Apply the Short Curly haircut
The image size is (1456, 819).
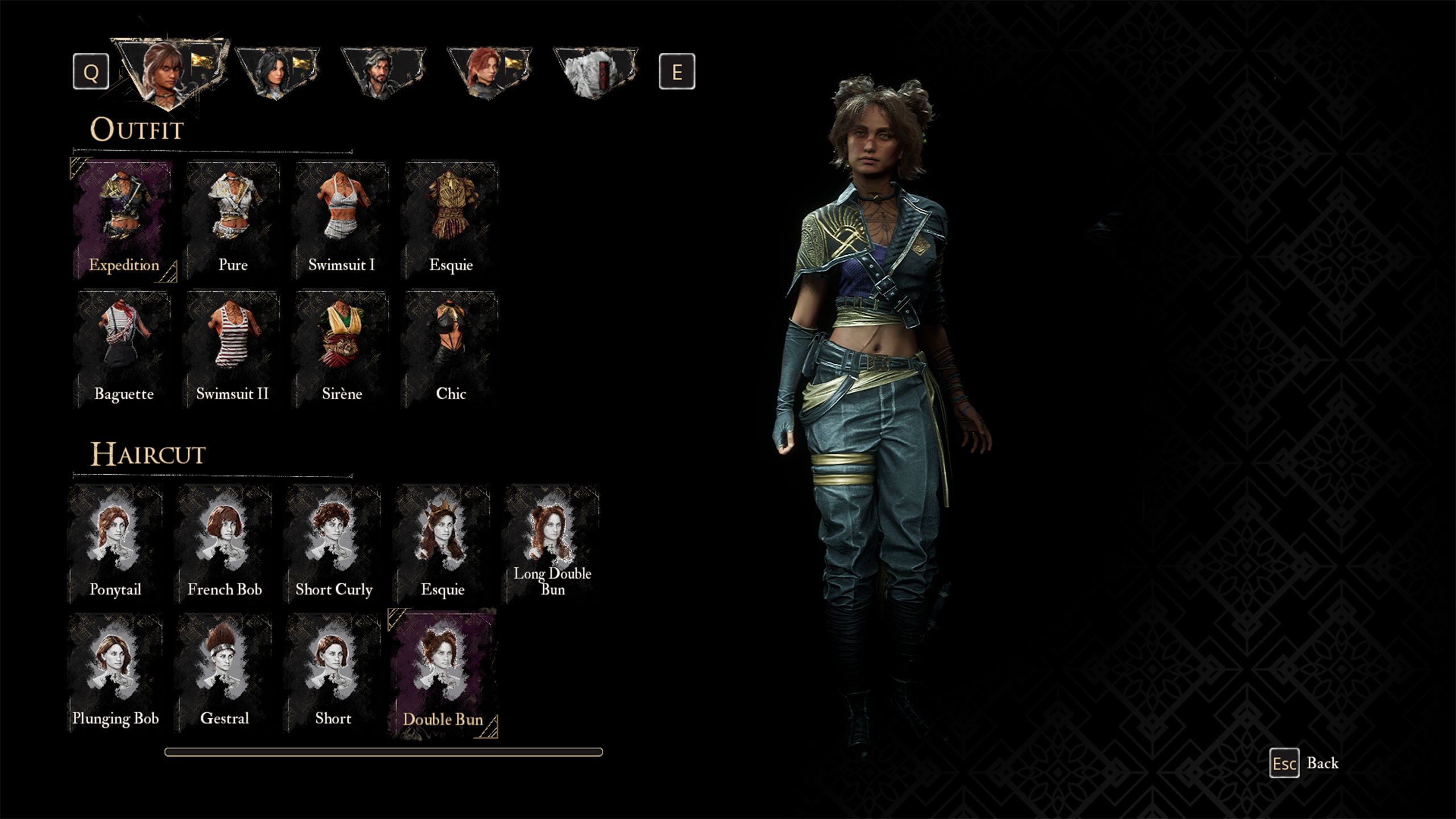click(x=334, y=544)
